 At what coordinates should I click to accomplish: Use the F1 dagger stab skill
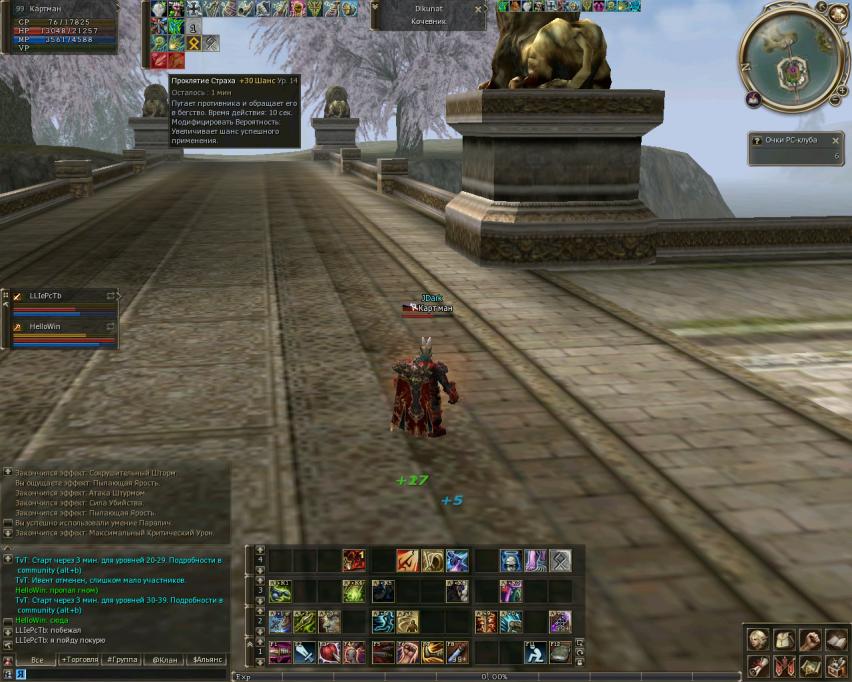click(280, 654)
